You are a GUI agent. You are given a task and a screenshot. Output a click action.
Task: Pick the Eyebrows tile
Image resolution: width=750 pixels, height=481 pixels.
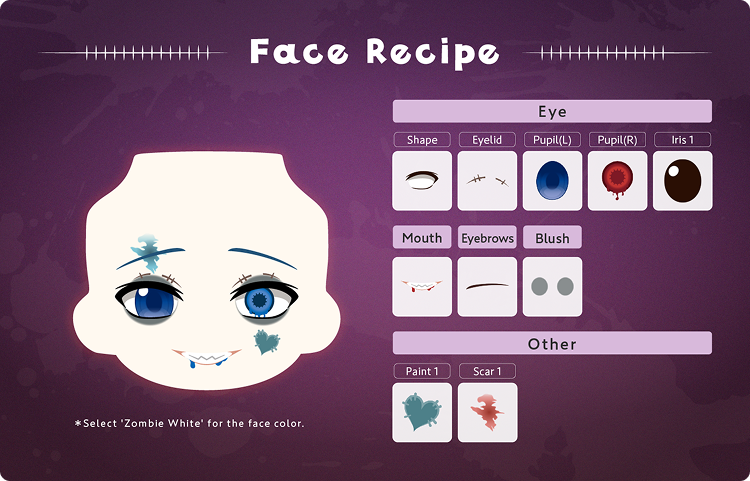[x=487, y=287]
